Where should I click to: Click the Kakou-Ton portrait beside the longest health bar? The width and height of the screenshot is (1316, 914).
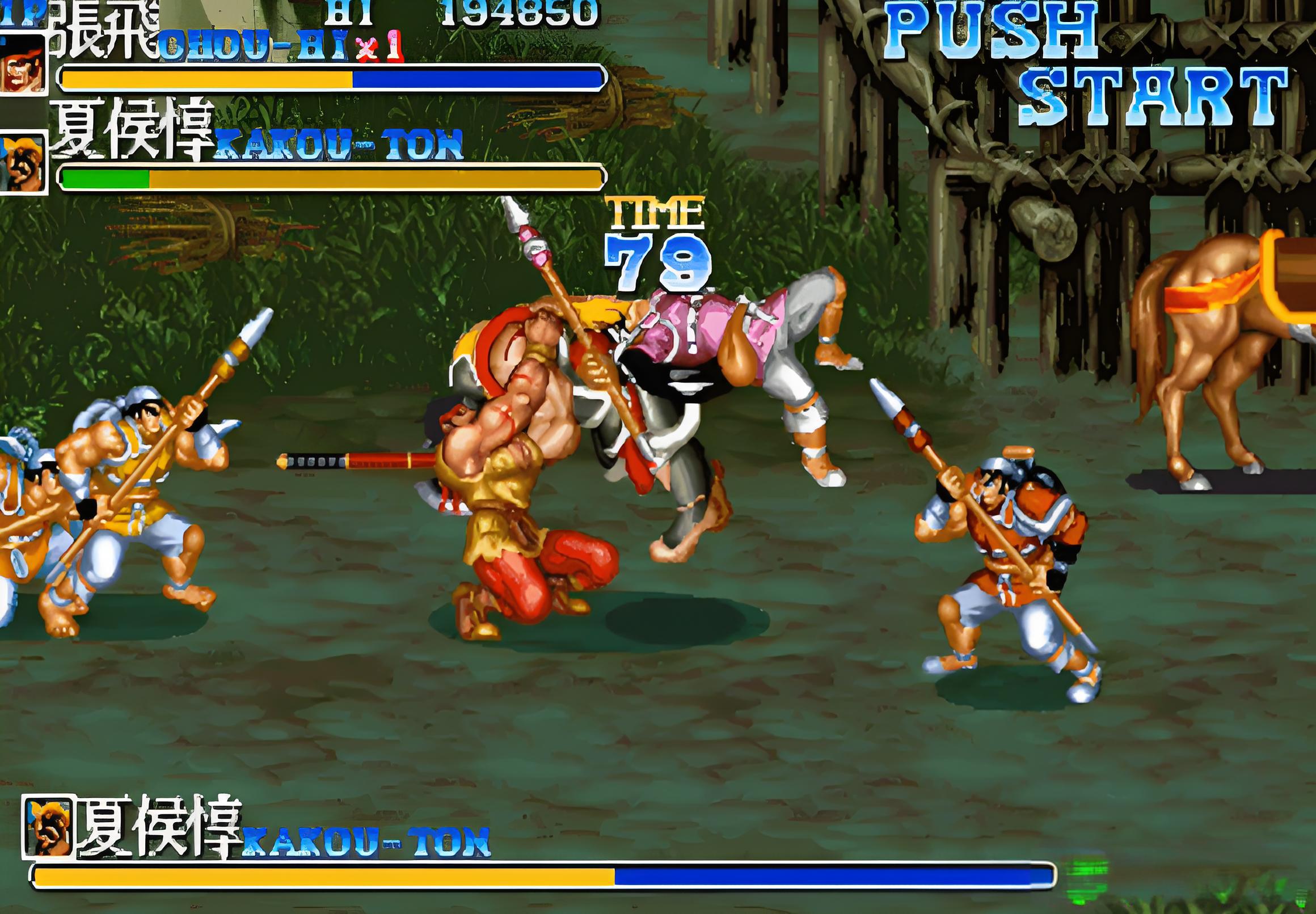point(48,827)
